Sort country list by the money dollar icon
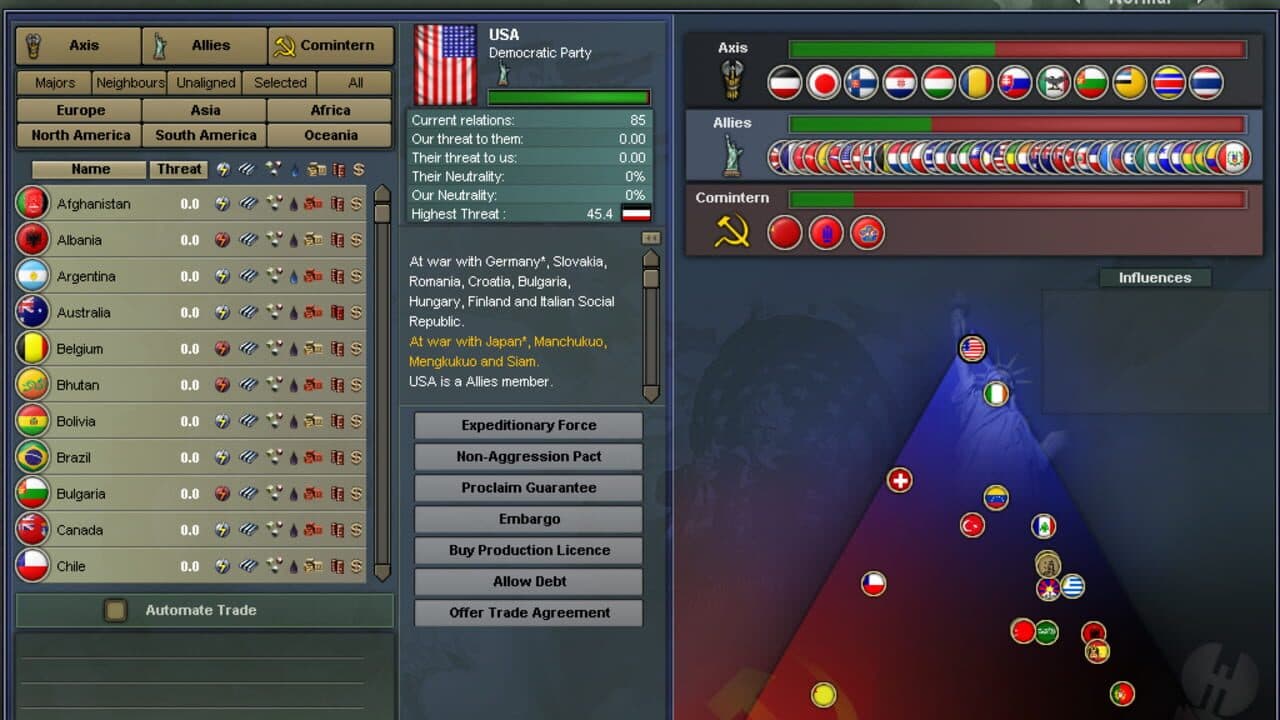Viewport: 1280px width, 720px height. (x=360, y=170)
